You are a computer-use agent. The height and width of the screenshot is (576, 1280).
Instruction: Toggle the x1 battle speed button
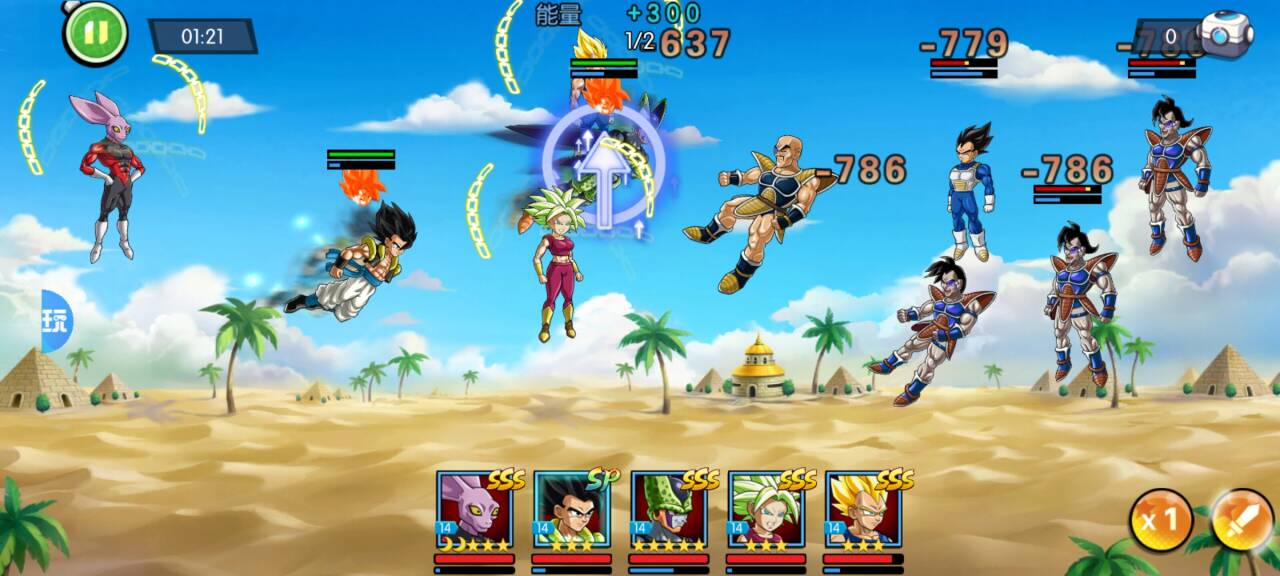(x=1160, y=520)
